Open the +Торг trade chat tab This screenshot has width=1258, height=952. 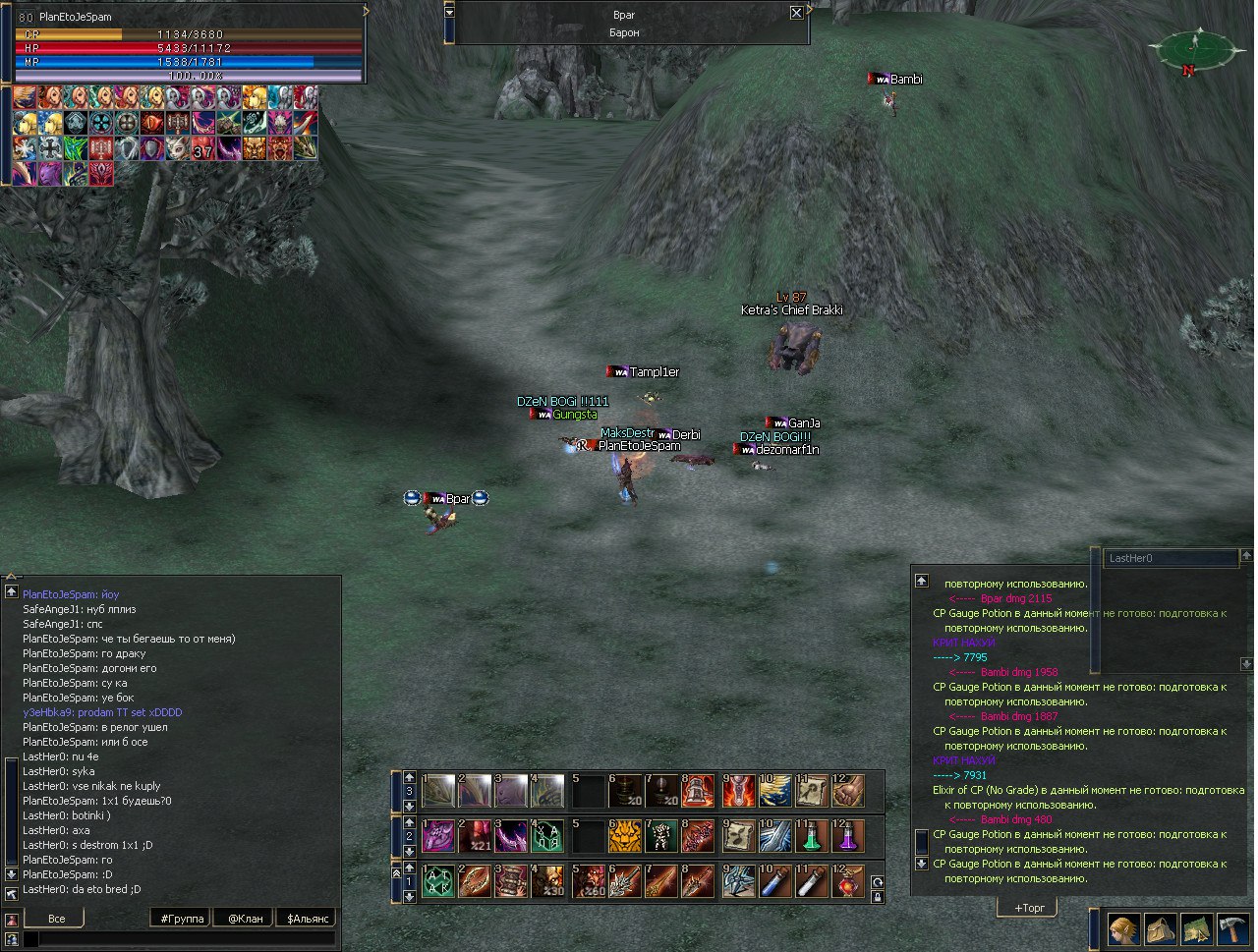pyautogui.click(x=1028, y=908)
